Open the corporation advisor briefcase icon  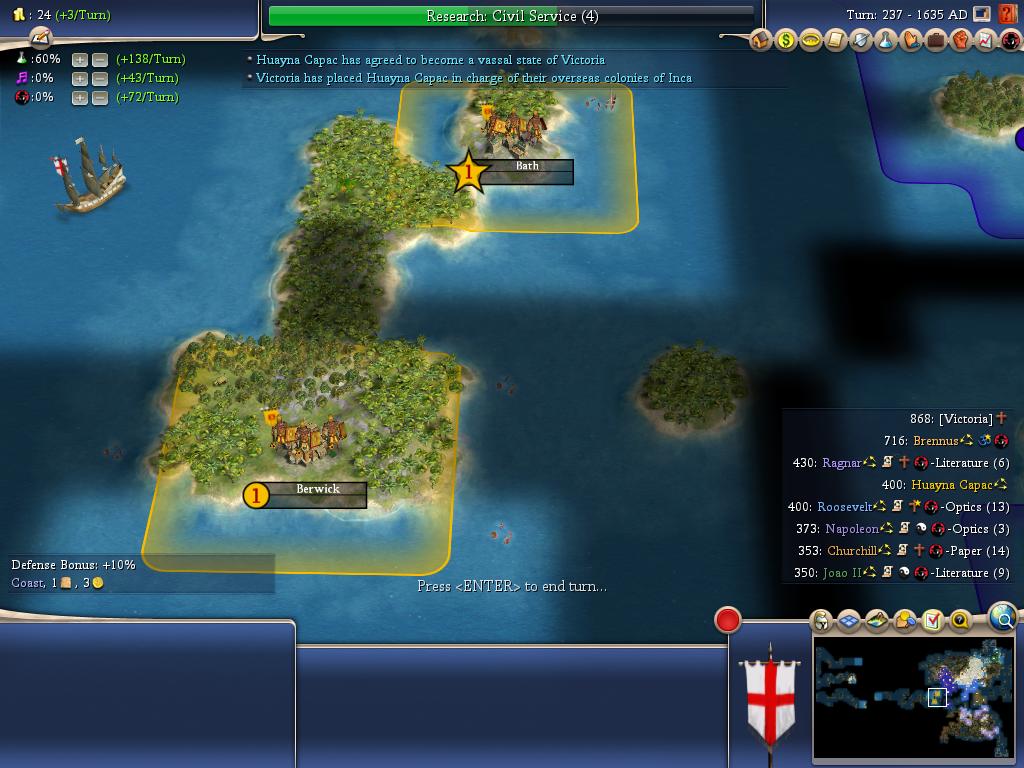click(x=936, y=41)
